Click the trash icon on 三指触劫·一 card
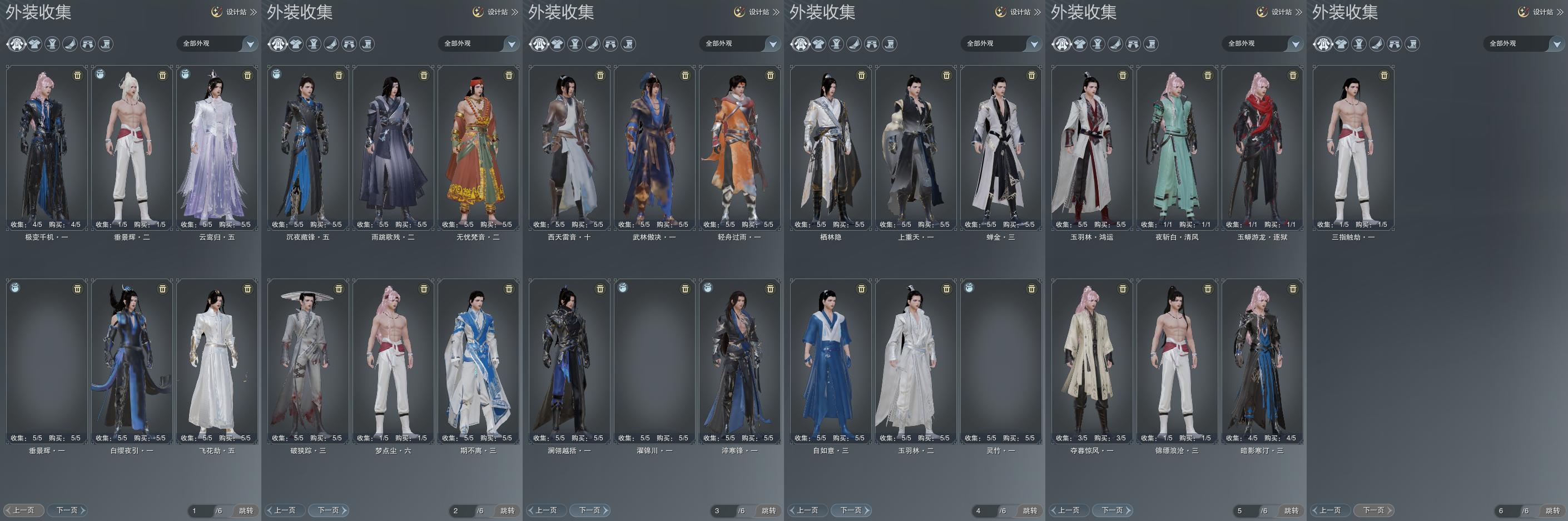The height and width of the screenshot is (521, 1568). click(1384, 76)
